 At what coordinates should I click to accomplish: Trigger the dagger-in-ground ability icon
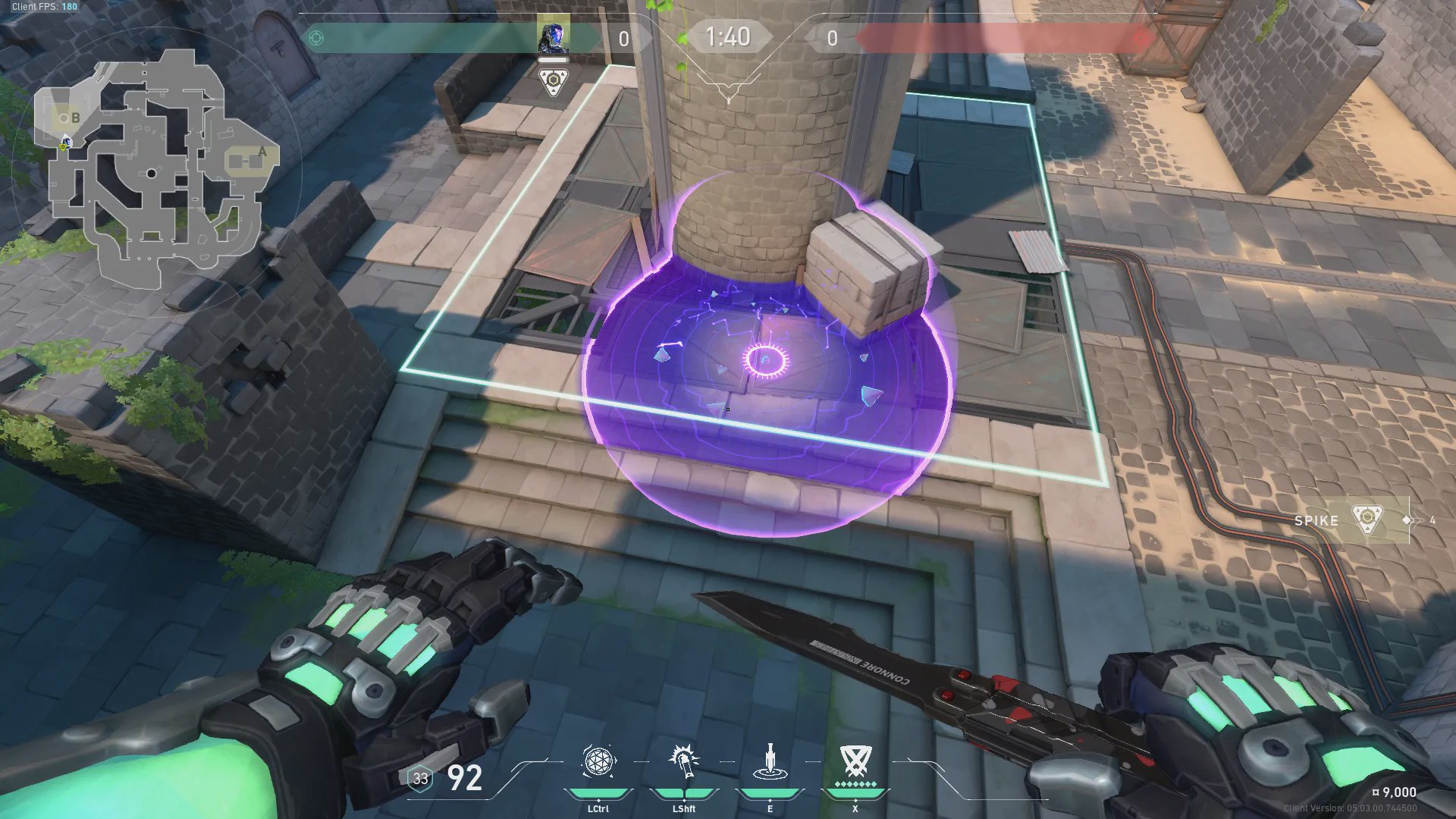770,761
